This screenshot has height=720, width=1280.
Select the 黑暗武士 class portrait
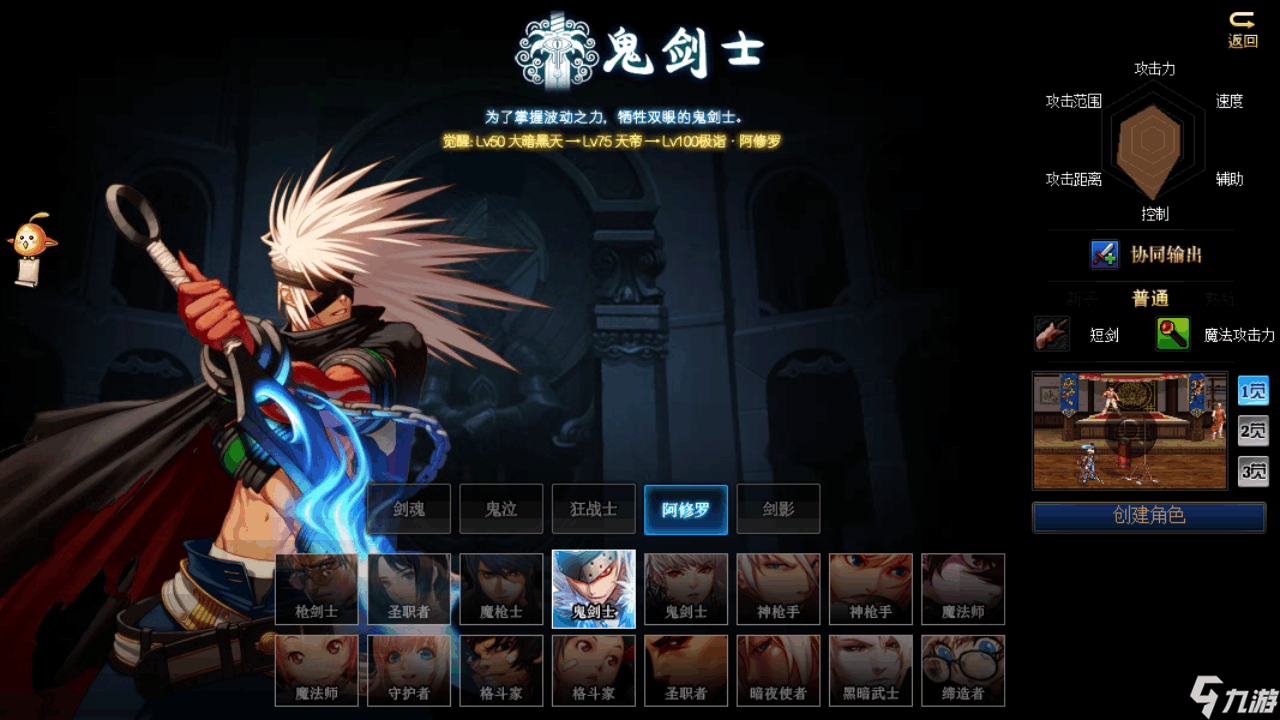870,670
